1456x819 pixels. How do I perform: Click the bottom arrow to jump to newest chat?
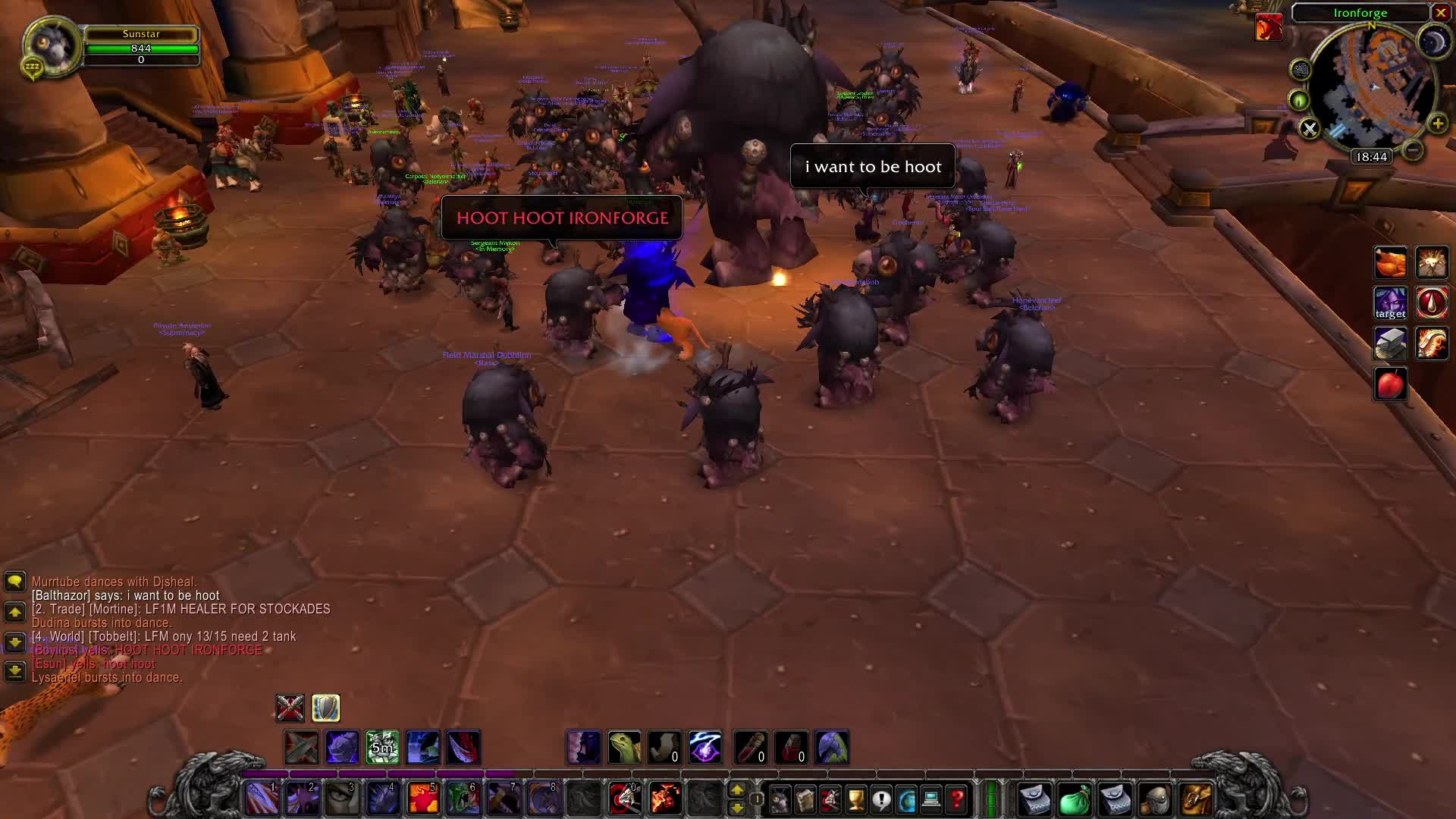tap(15, 670)
